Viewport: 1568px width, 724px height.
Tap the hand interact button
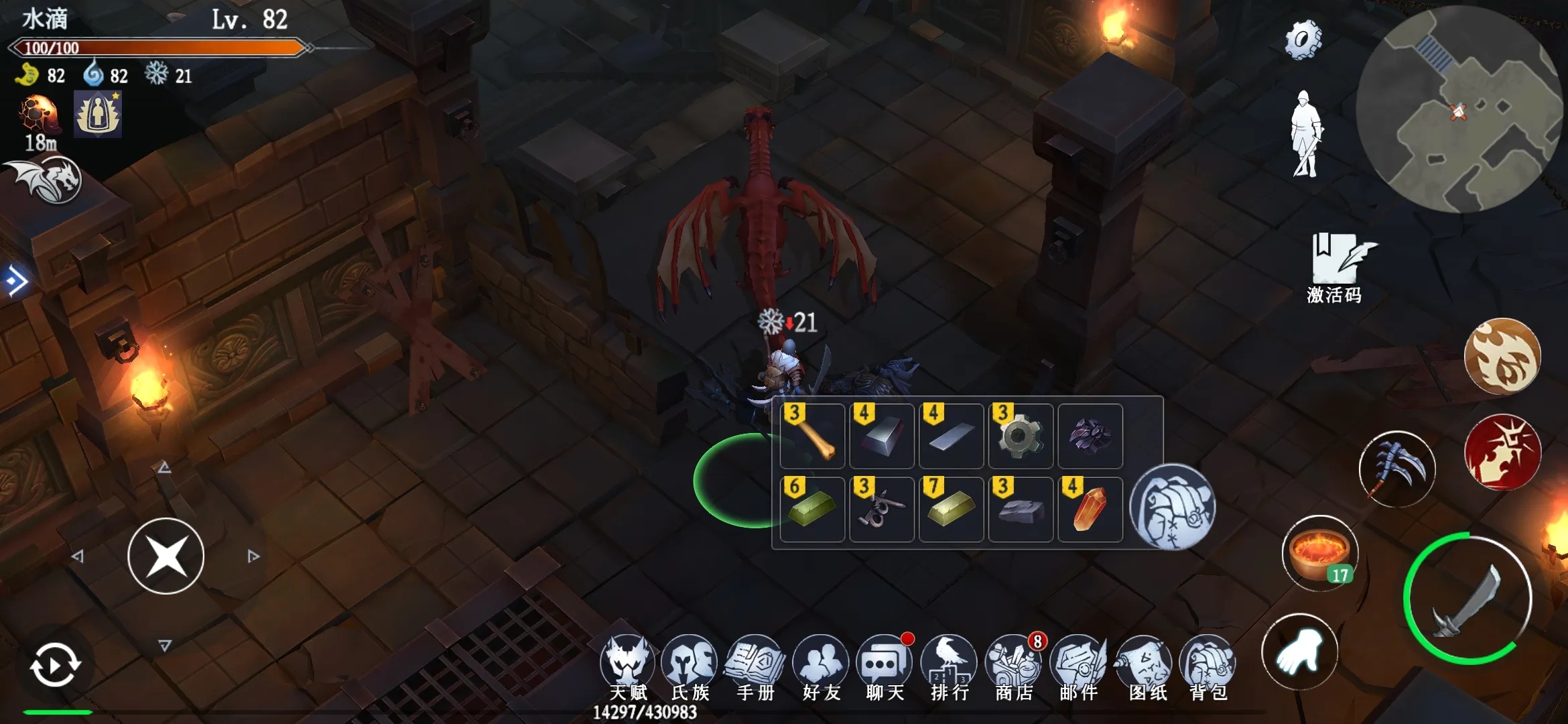point(1299,652)
